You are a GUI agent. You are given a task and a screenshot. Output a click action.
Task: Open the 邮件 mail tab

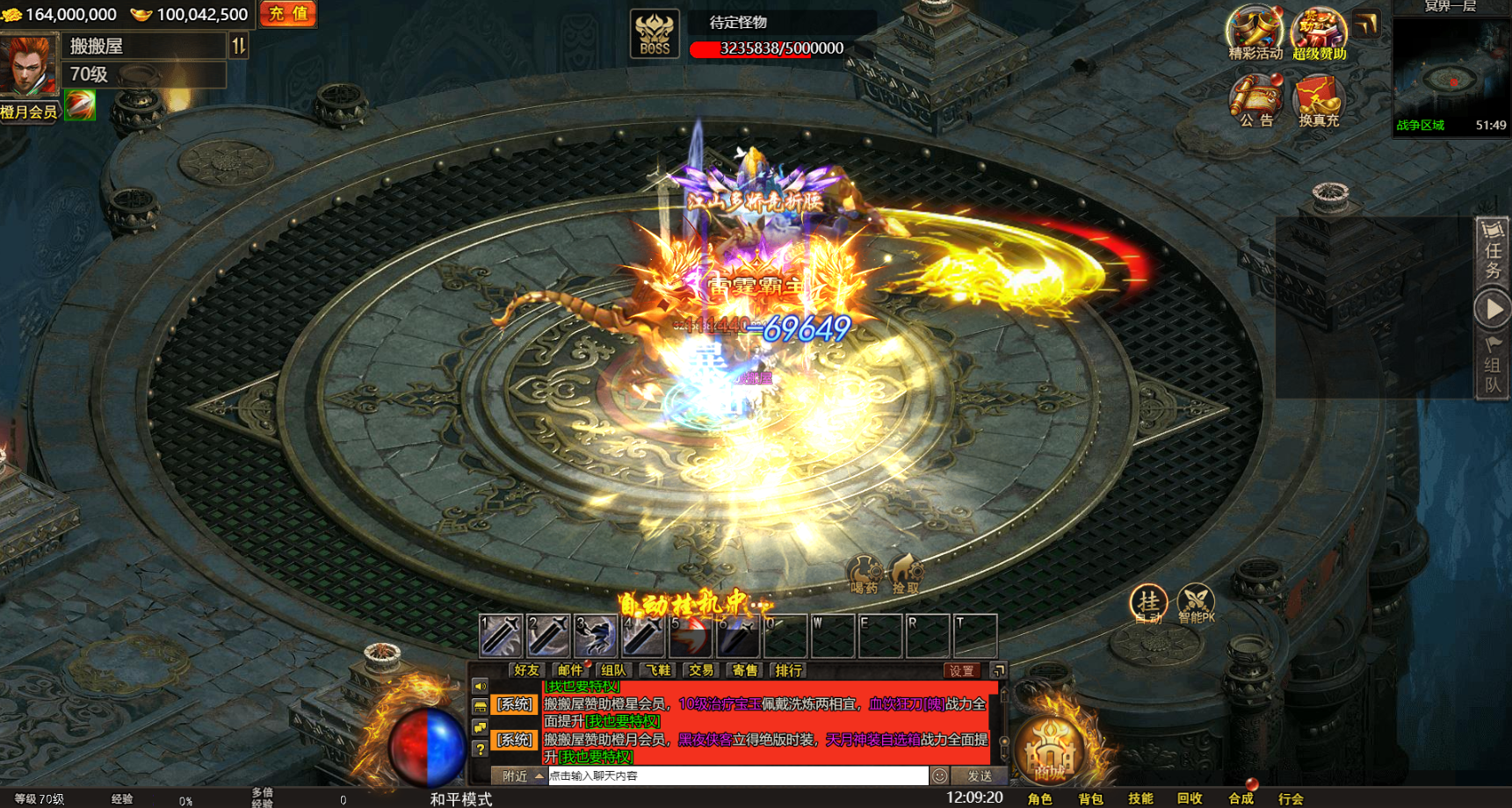tap(570, 670)
